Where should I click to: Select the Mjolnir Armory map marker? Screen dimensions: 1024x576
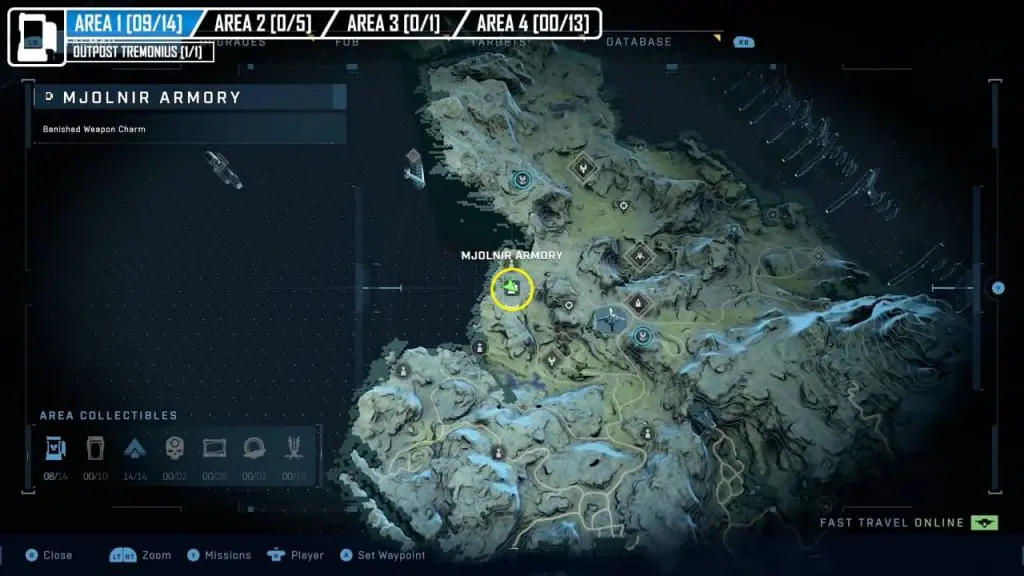click(512, 288)
